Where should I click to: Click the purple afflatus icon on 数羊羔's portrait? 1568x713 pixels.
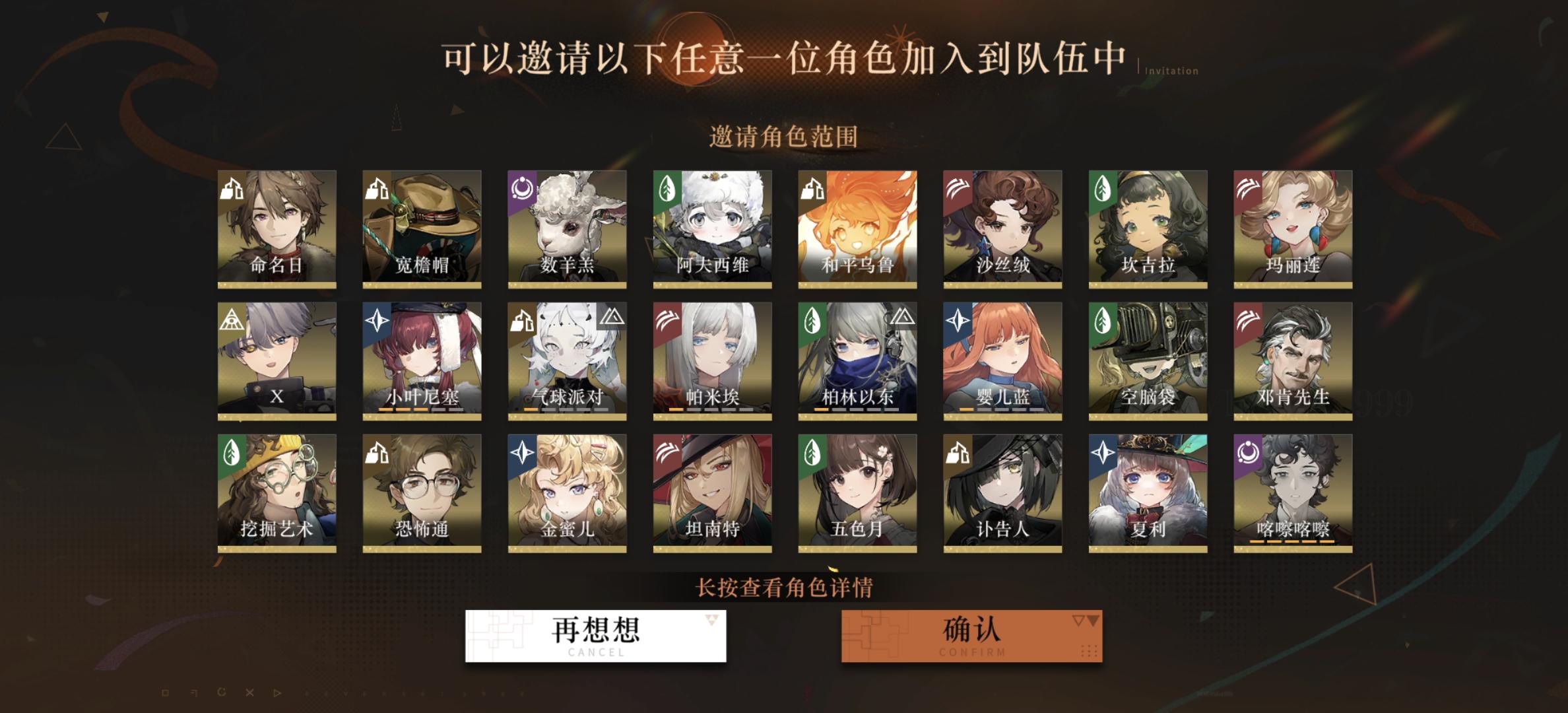pos(522,189)
